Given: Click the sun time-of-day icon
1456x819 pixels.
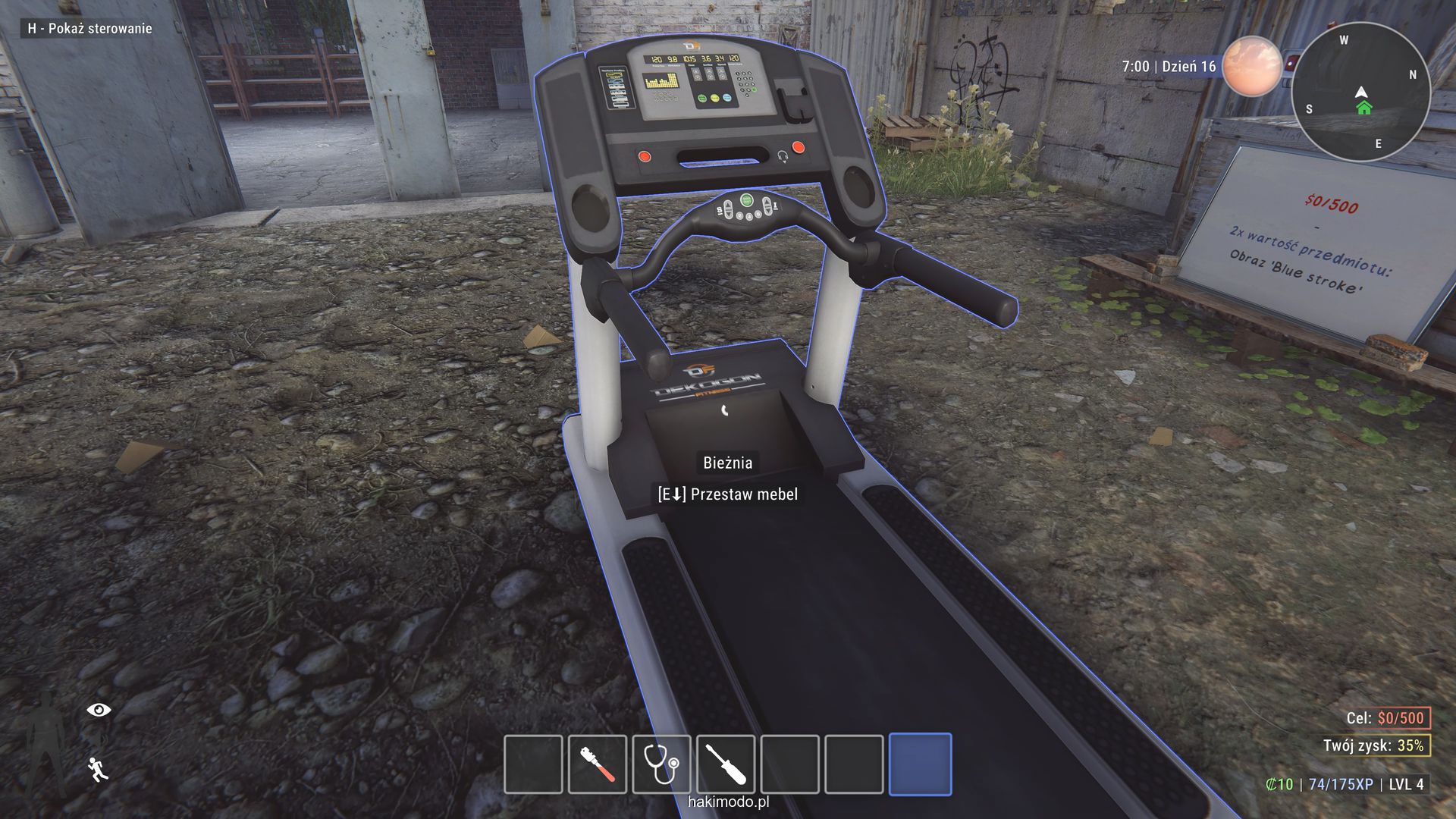Looking at the screenshot, I should (x=1251, y=66).
